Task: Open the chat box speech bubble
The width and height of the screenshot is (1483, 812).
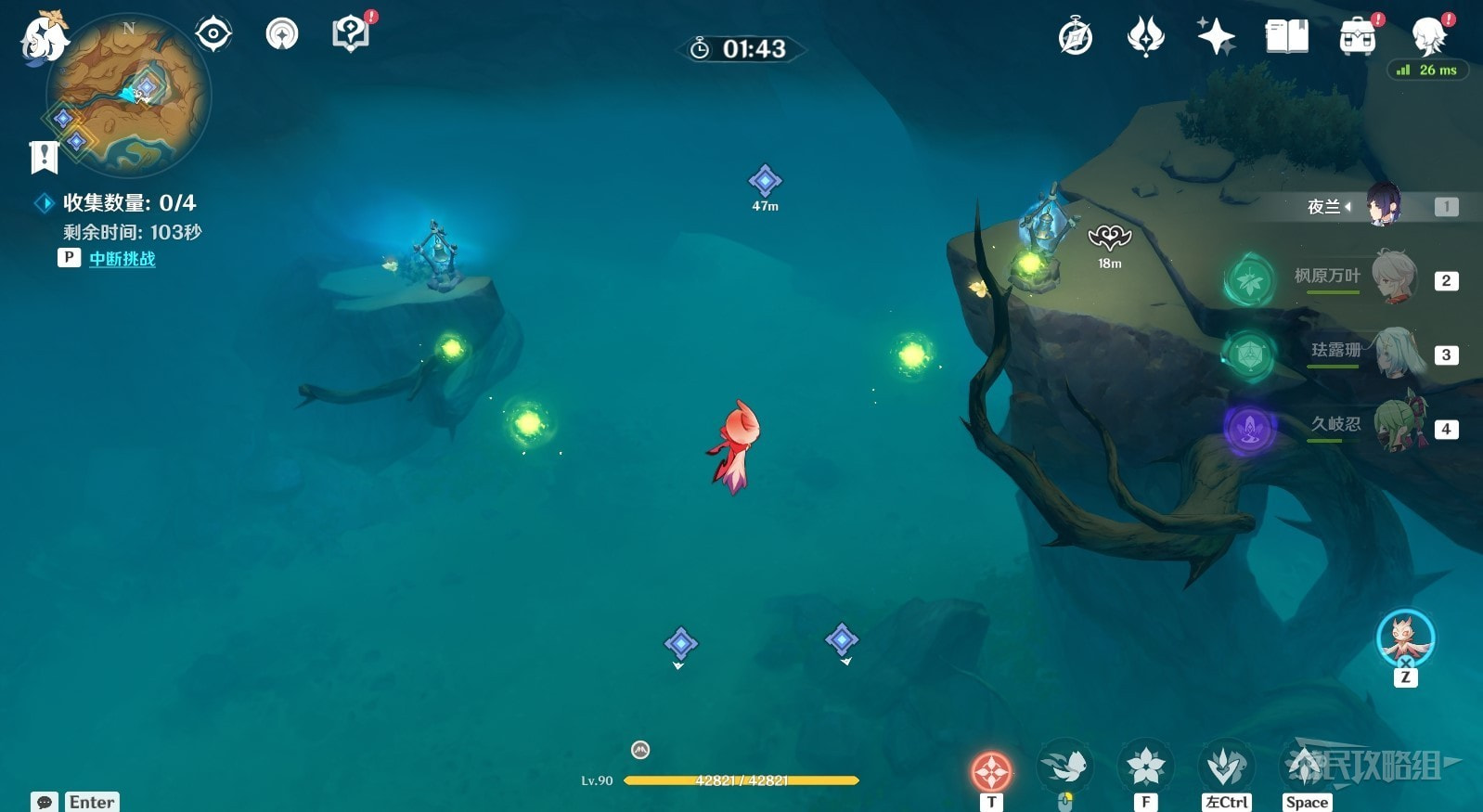Action: point(44,802)
